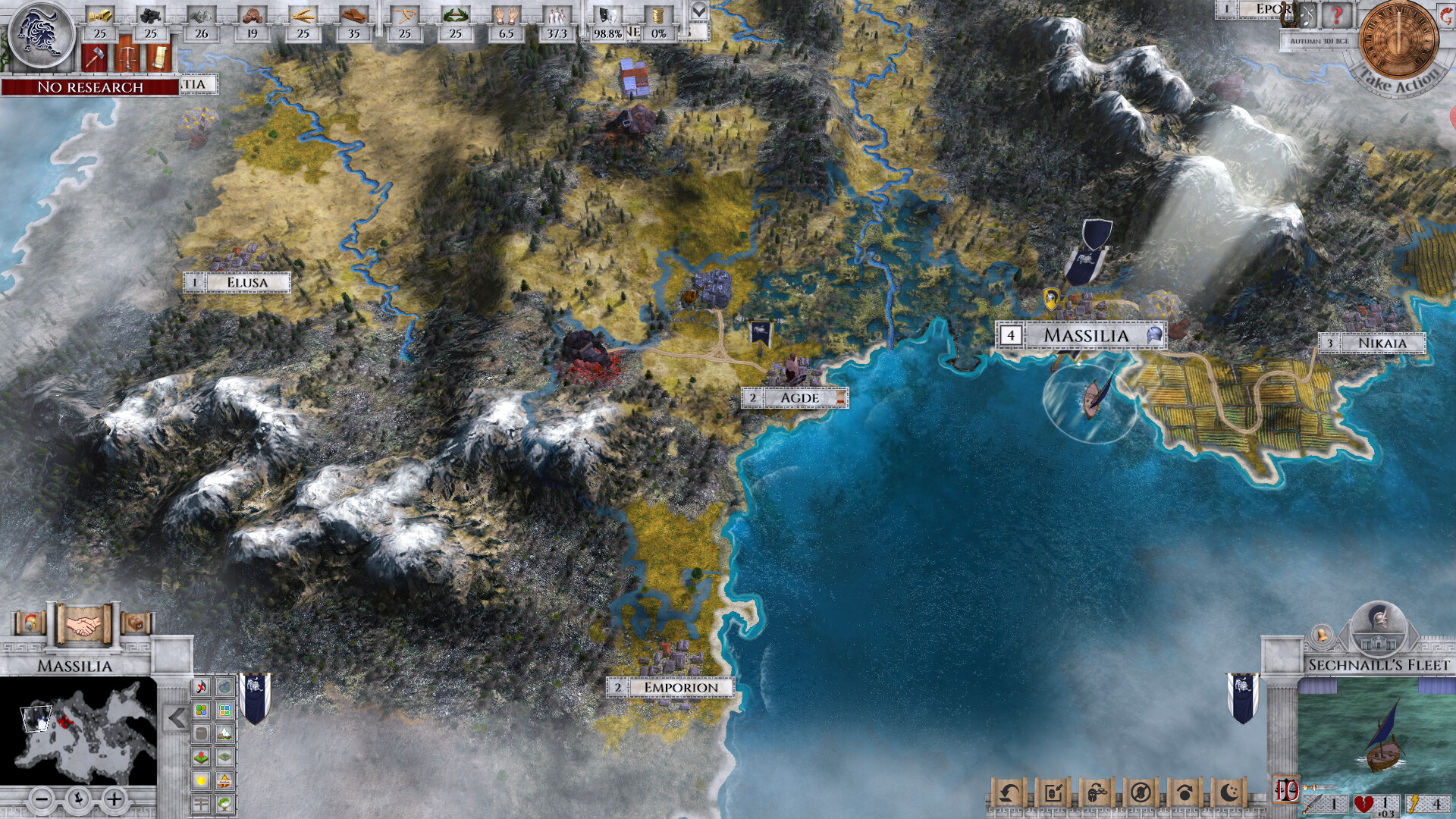Enable the tree vegetation map overlay
This screenshot has height=819, width=1456.
pos(225,804)
